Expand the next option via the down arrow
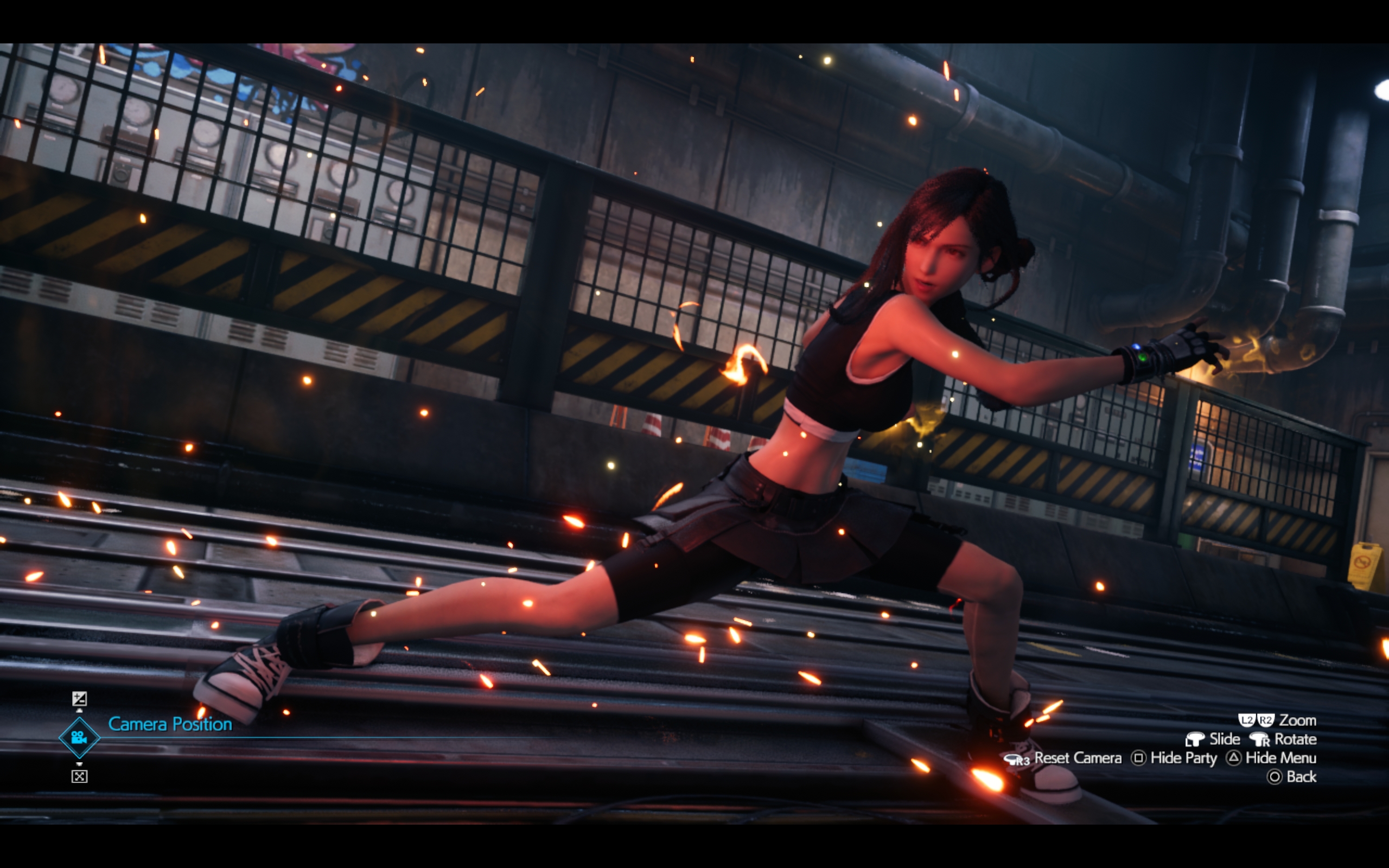The height and width of the screenshot is (868, 1389). click(80, 765)
